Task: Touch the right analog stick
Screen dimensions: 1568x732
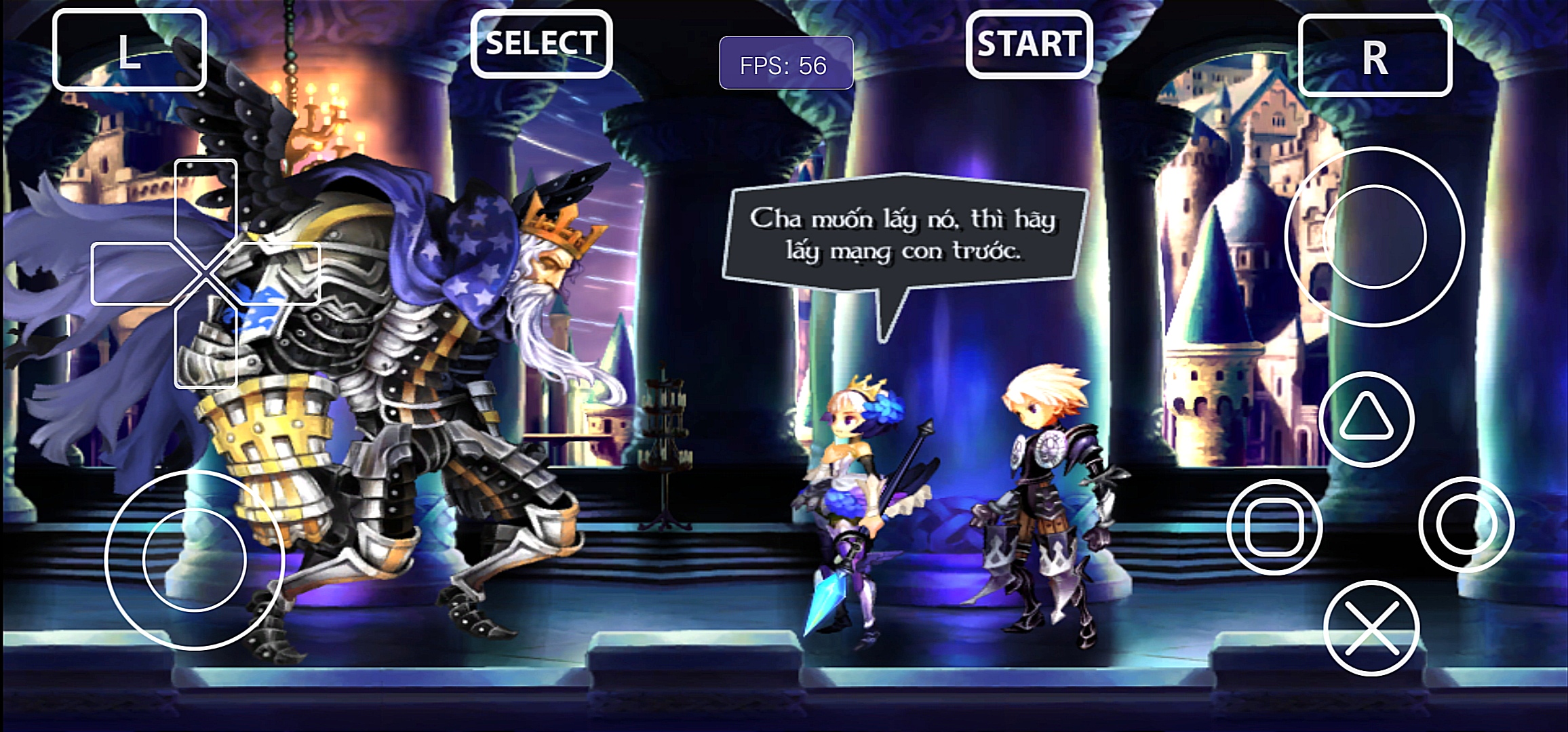Action: click(x=1375, y=237)
